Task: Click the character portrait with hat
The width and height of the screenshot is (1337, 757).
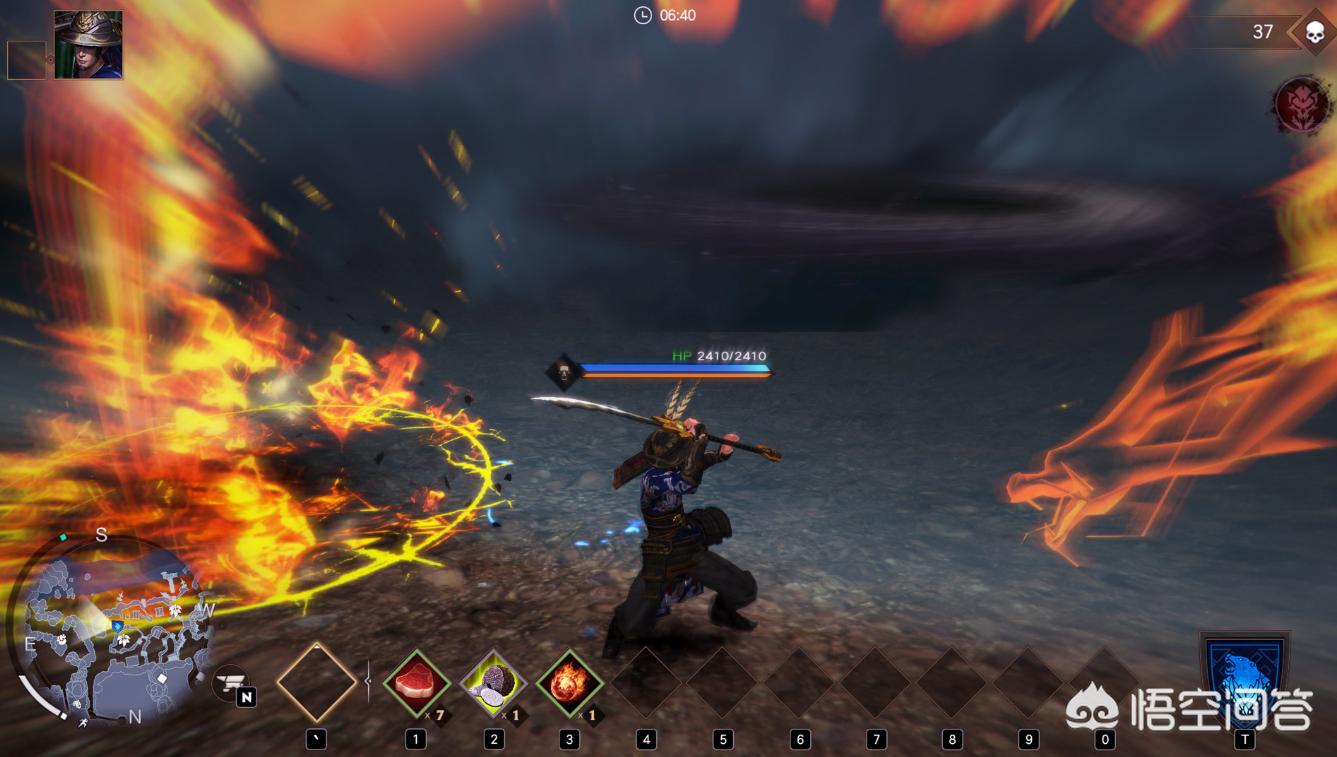Action: click(88, 45)
